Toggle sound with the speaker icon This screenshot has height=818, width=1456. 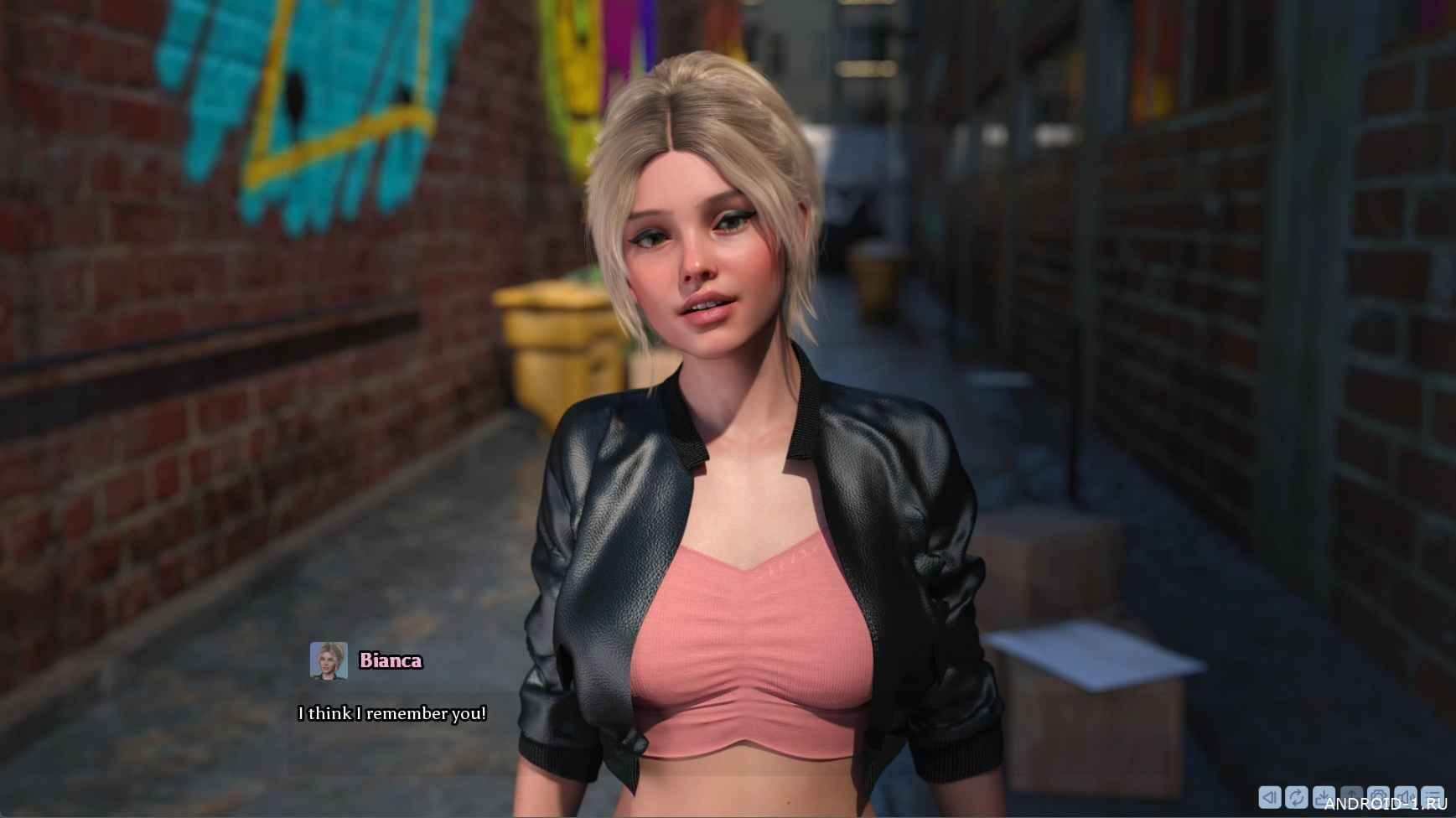coord(1406,796)
